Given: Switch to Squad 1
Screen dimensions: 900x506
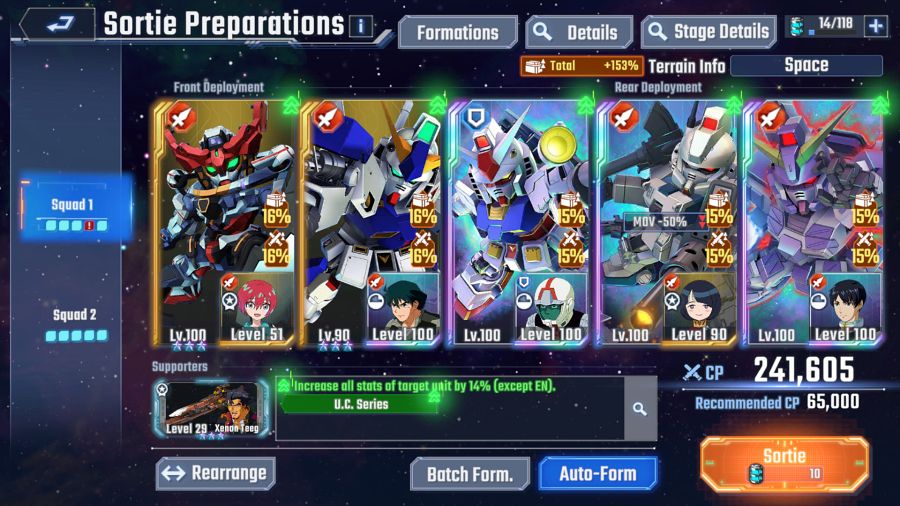Looking at the screenshot, I should (x=75, y=212).
